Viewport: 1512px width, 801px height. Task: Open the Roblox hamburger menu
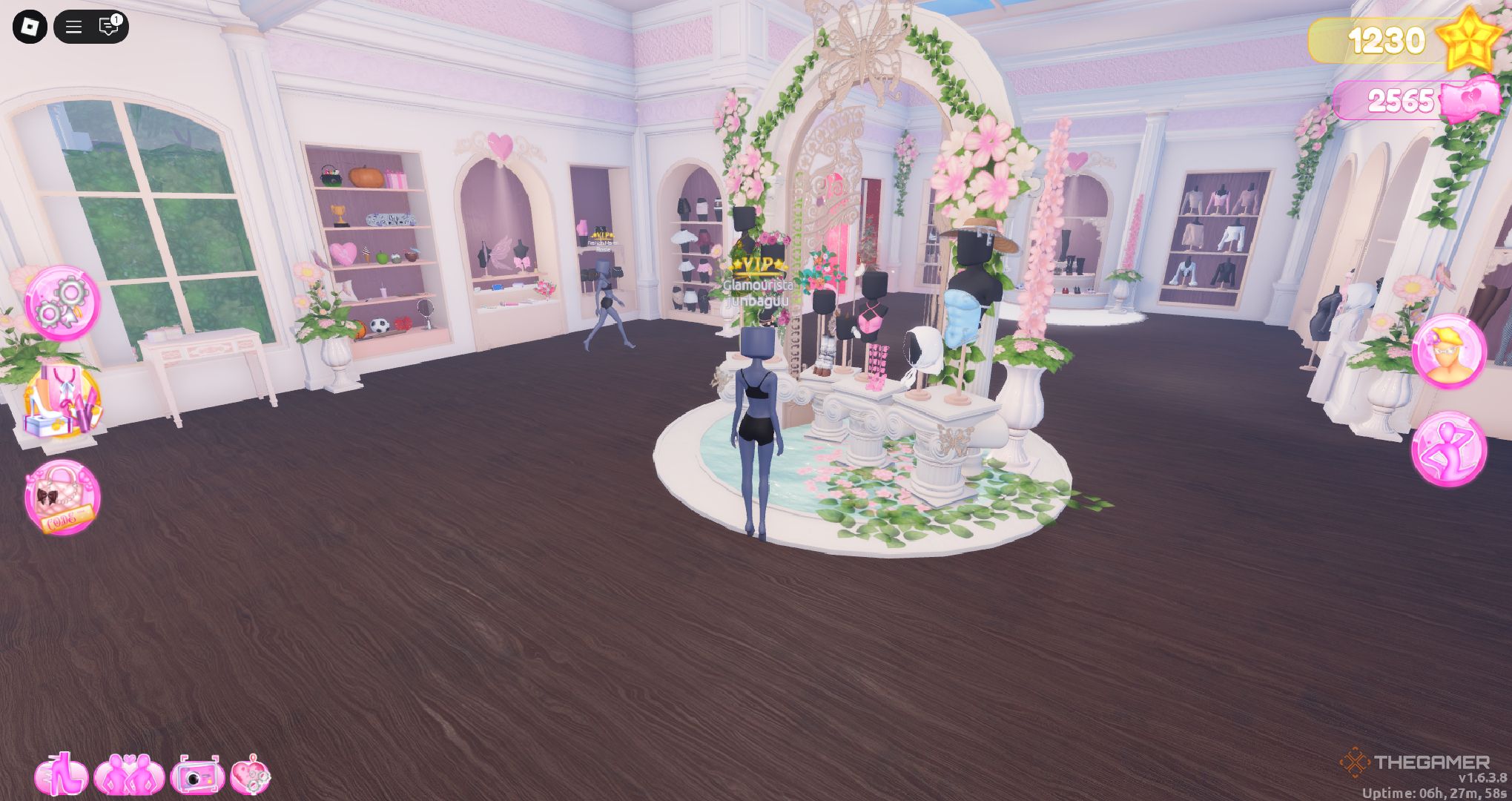coord(73,27)
